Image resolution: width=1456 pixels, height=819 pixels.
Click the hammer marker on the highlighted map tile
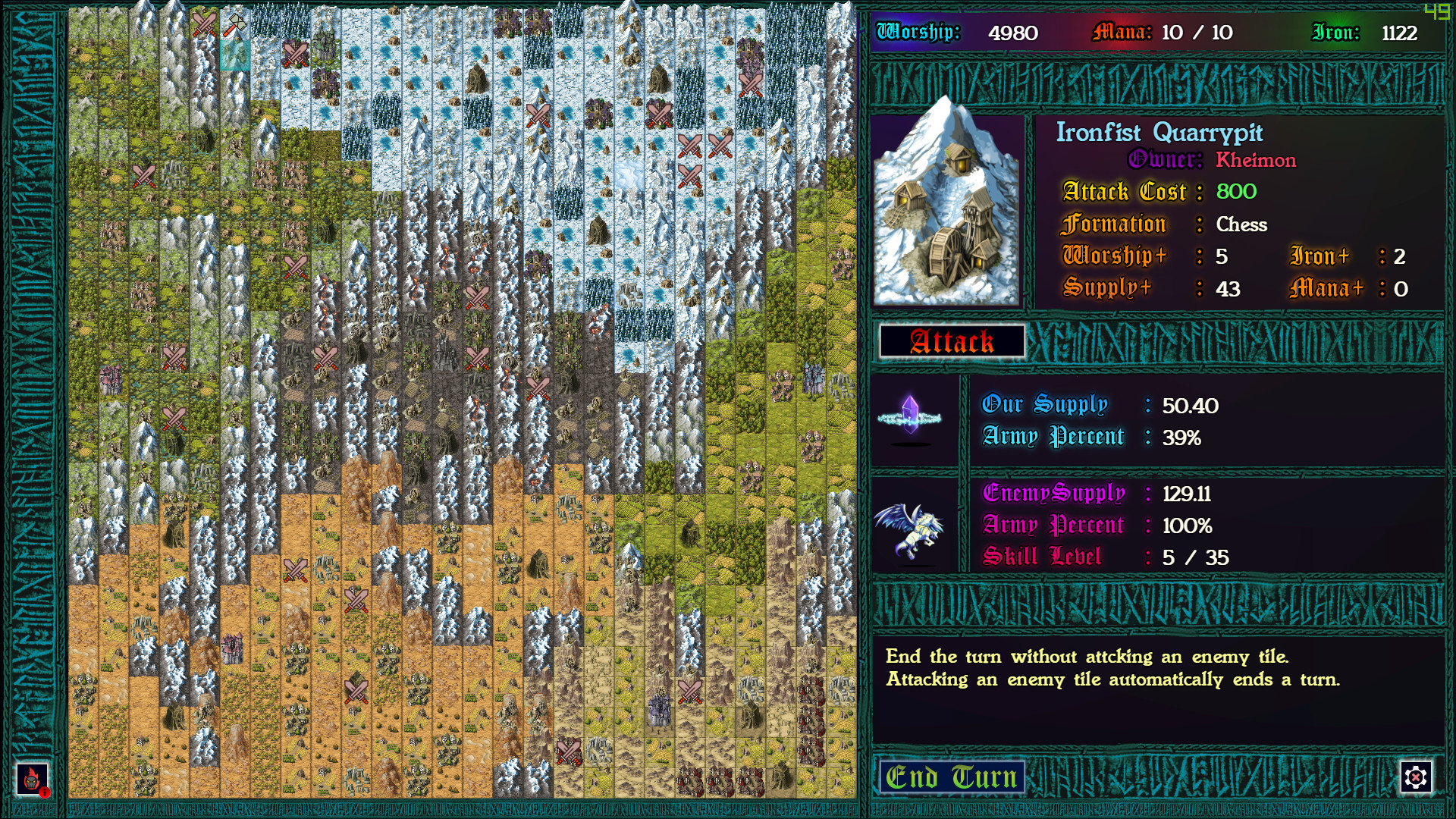click(235, 23)
